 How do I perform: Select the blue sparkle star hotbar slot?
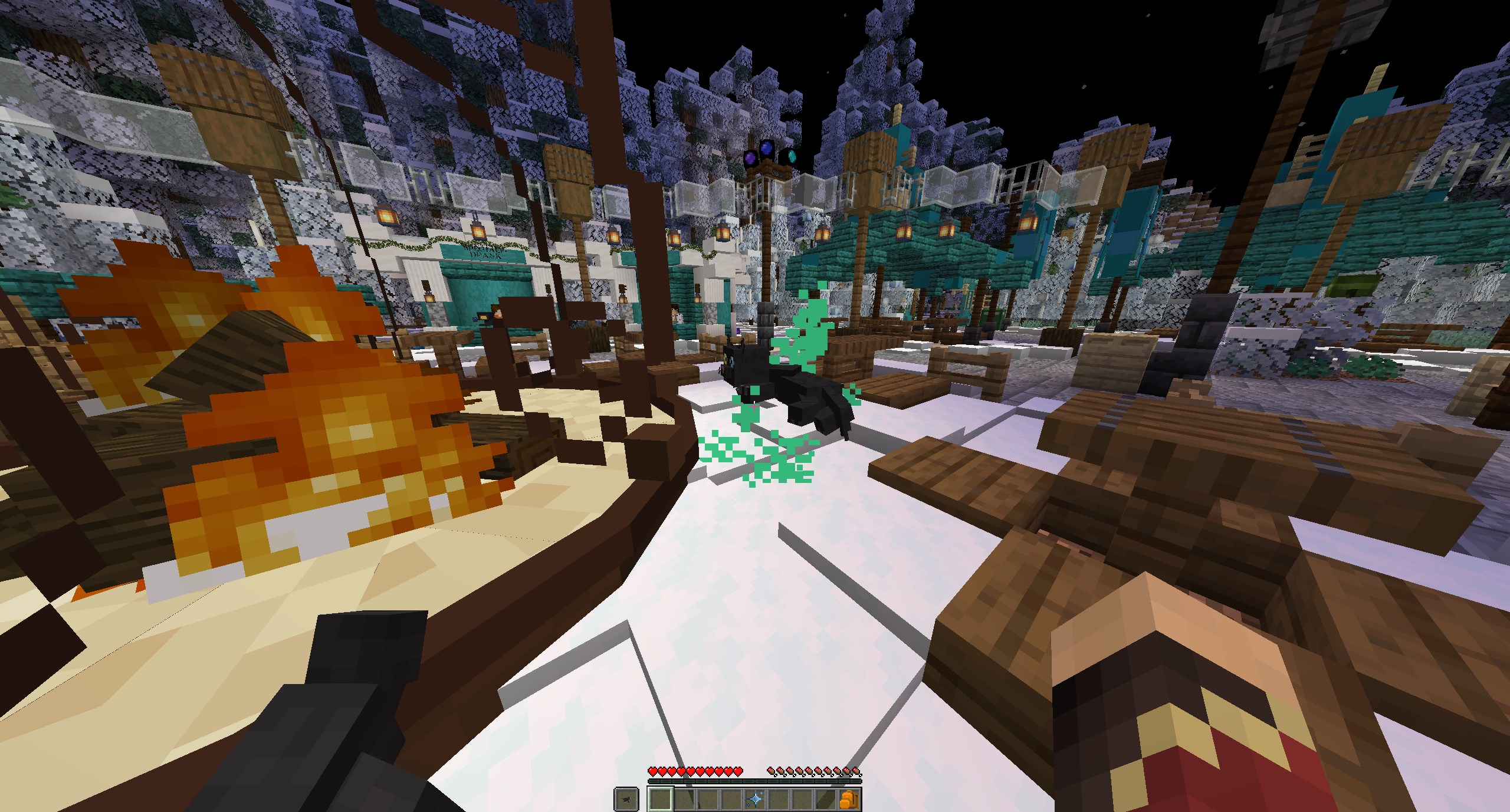755,800
